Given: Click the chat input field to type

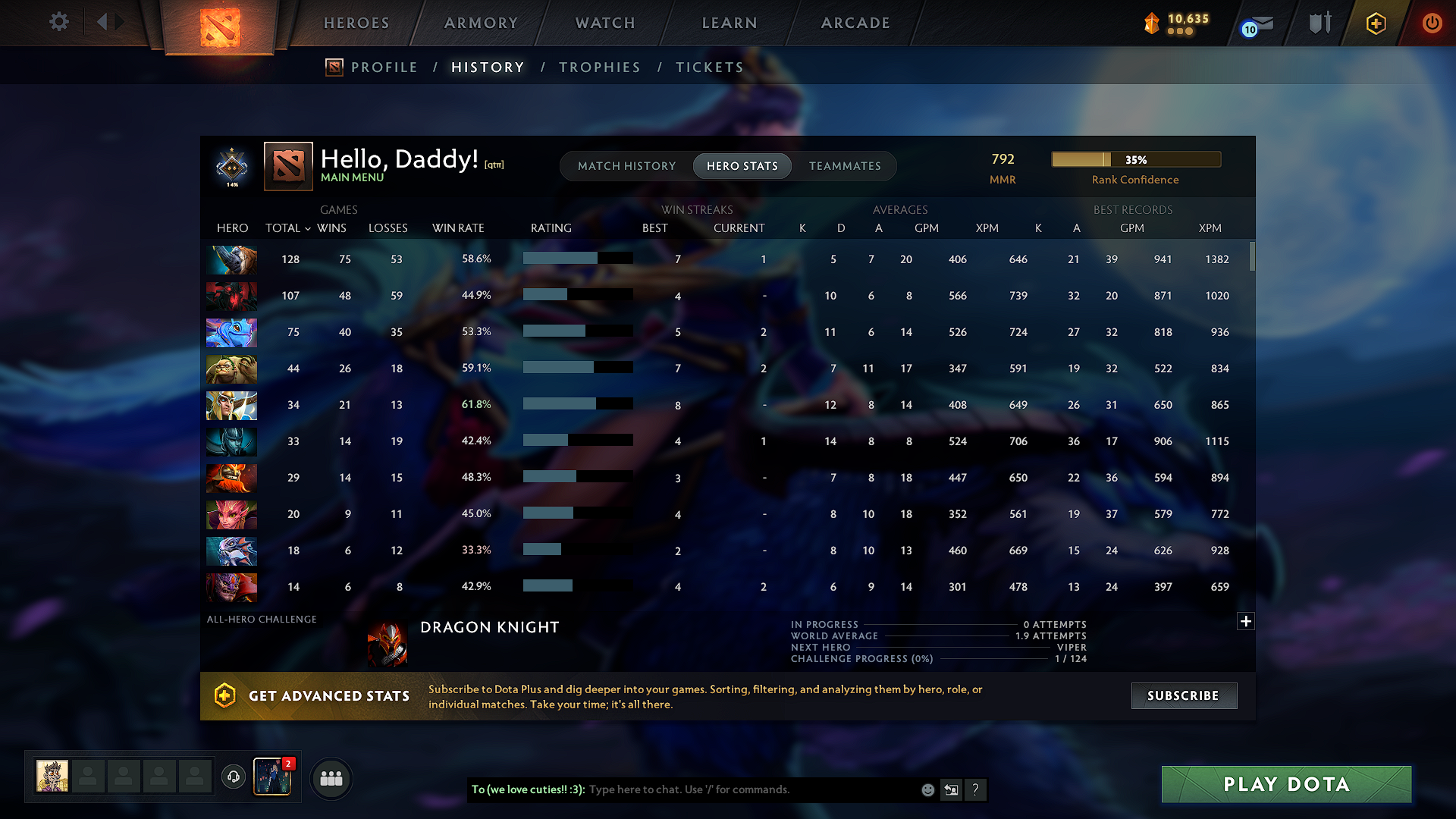Looking at the screenshot, I should 720,789.
